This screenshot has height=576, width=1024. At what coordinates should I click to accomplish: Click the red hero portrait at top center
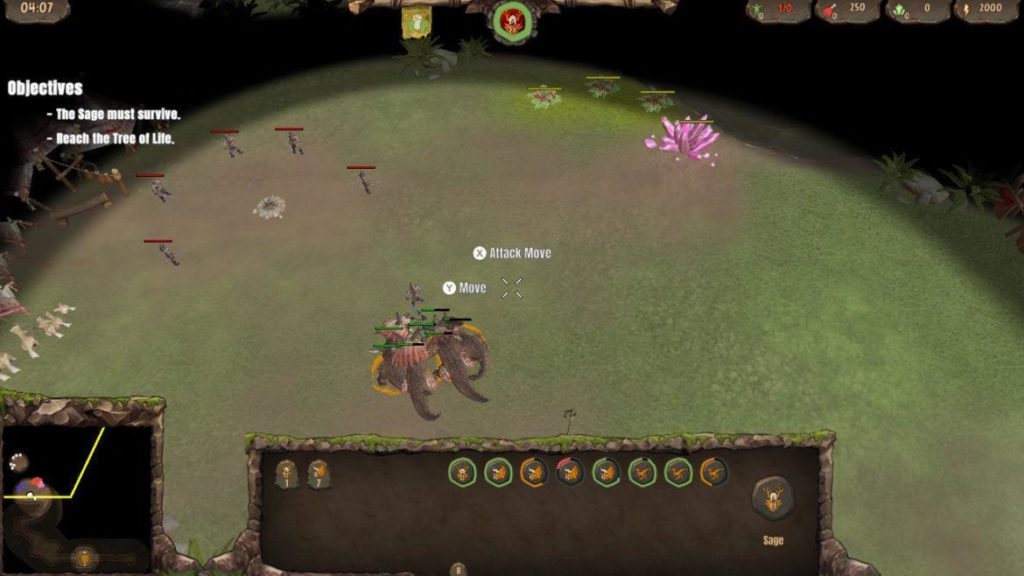coord(513,21)
